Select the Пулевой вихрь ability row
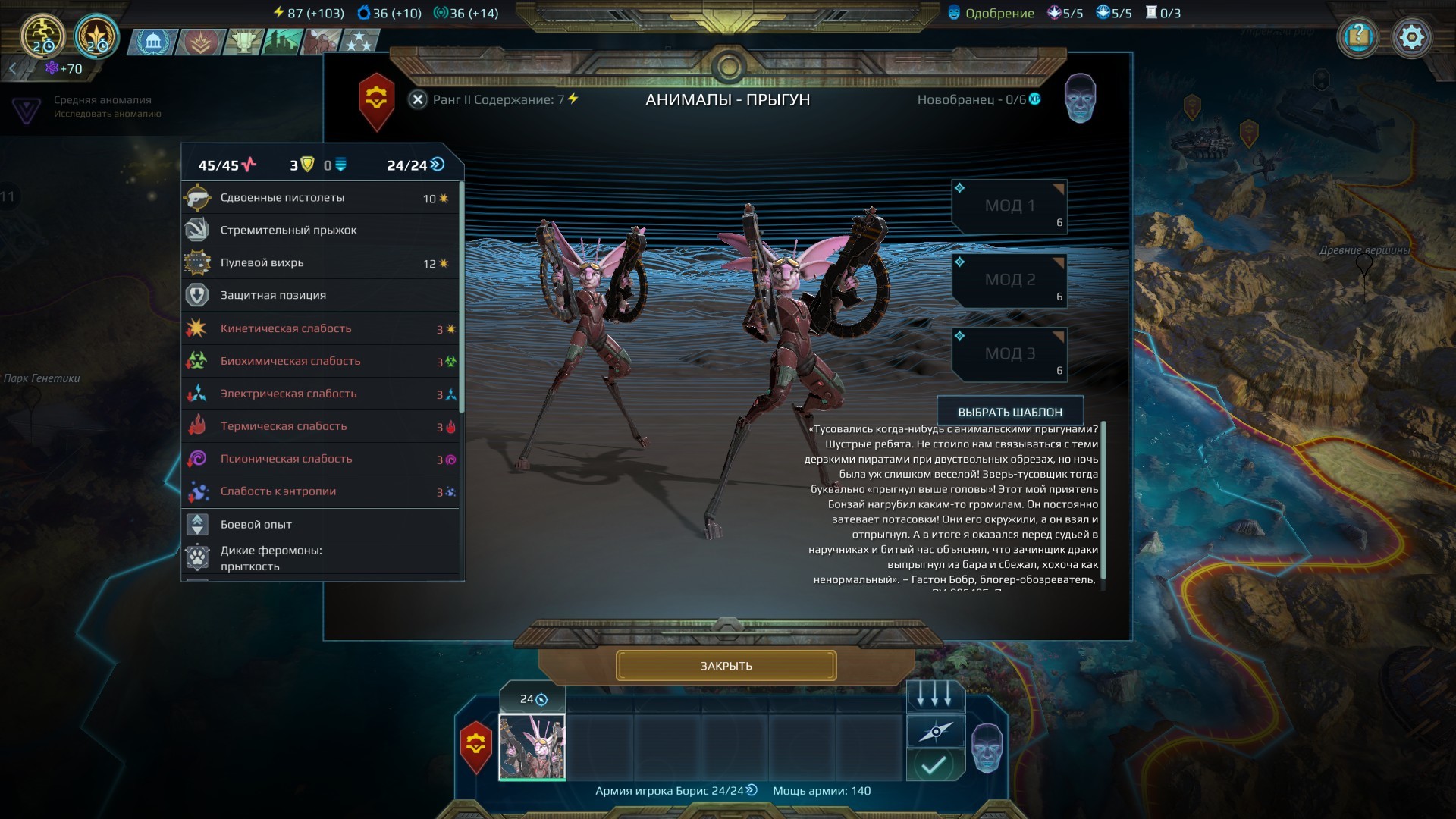1456x819 pixels. point(320,263)
